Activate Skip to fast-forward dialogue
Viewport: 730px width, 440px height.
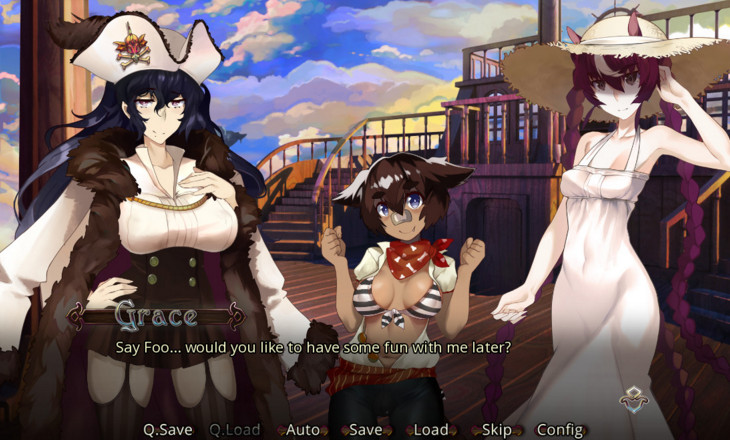tap(496, 430)
